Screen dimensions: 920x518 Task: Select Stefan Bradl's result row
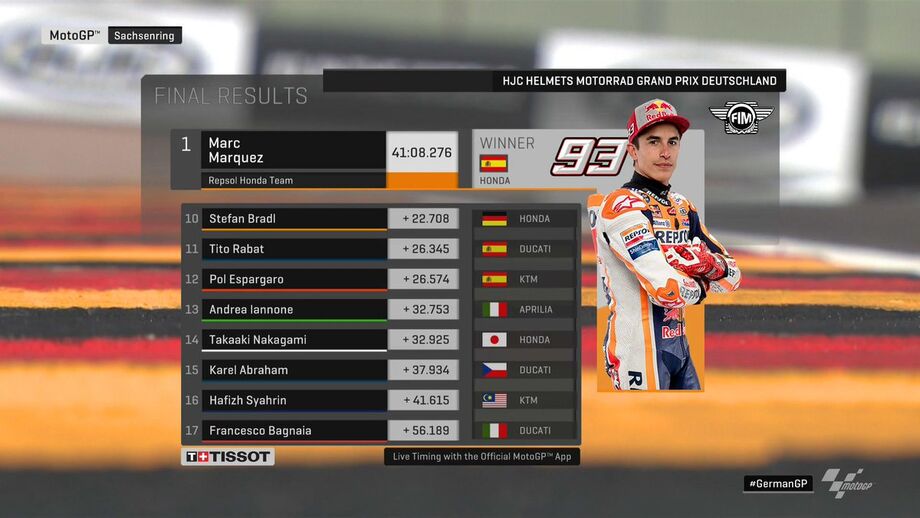point(295,219)
